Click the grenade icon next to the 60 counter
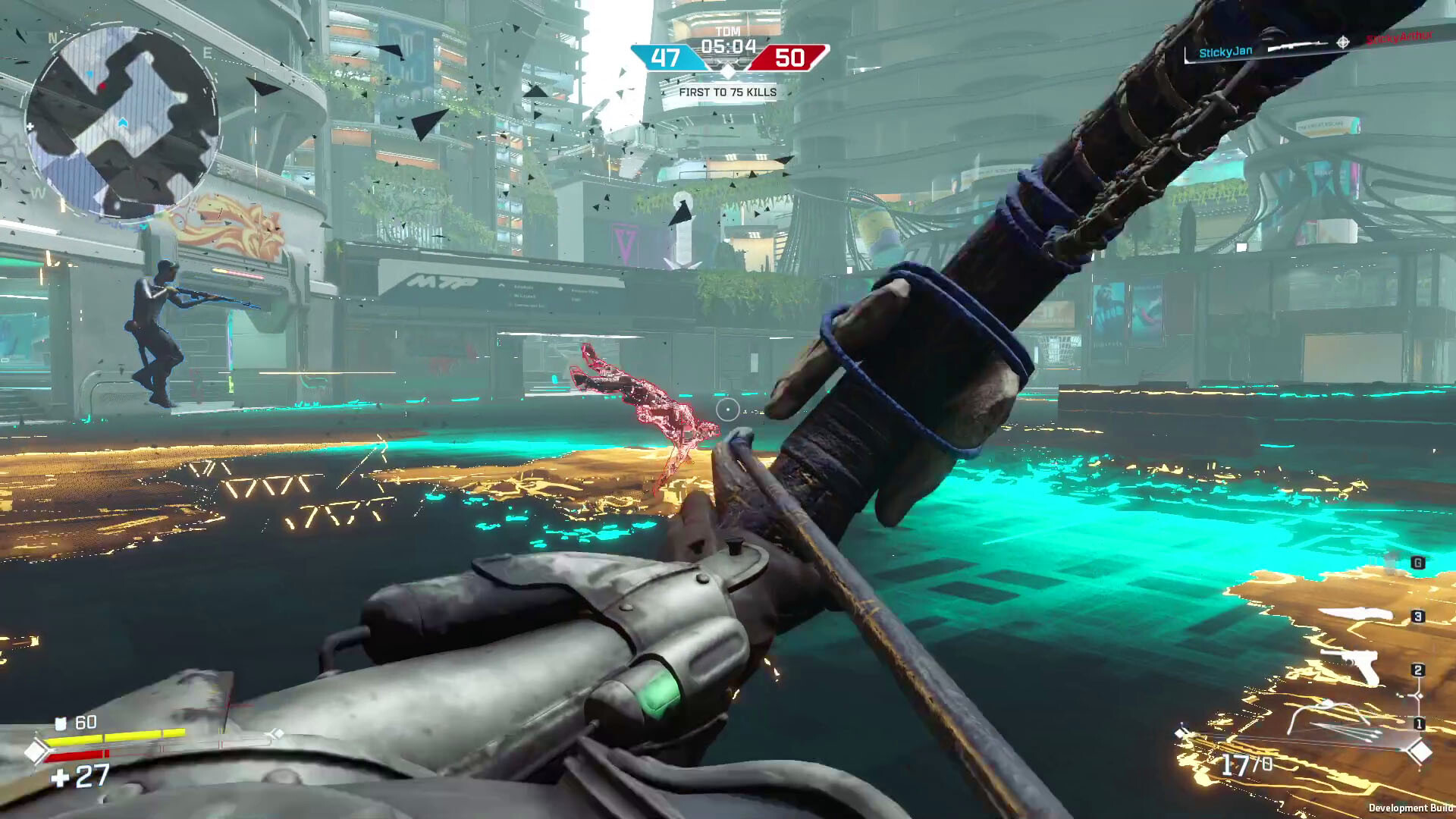Viewport: 1456px width, 819px height. click(x=61, y=722)
